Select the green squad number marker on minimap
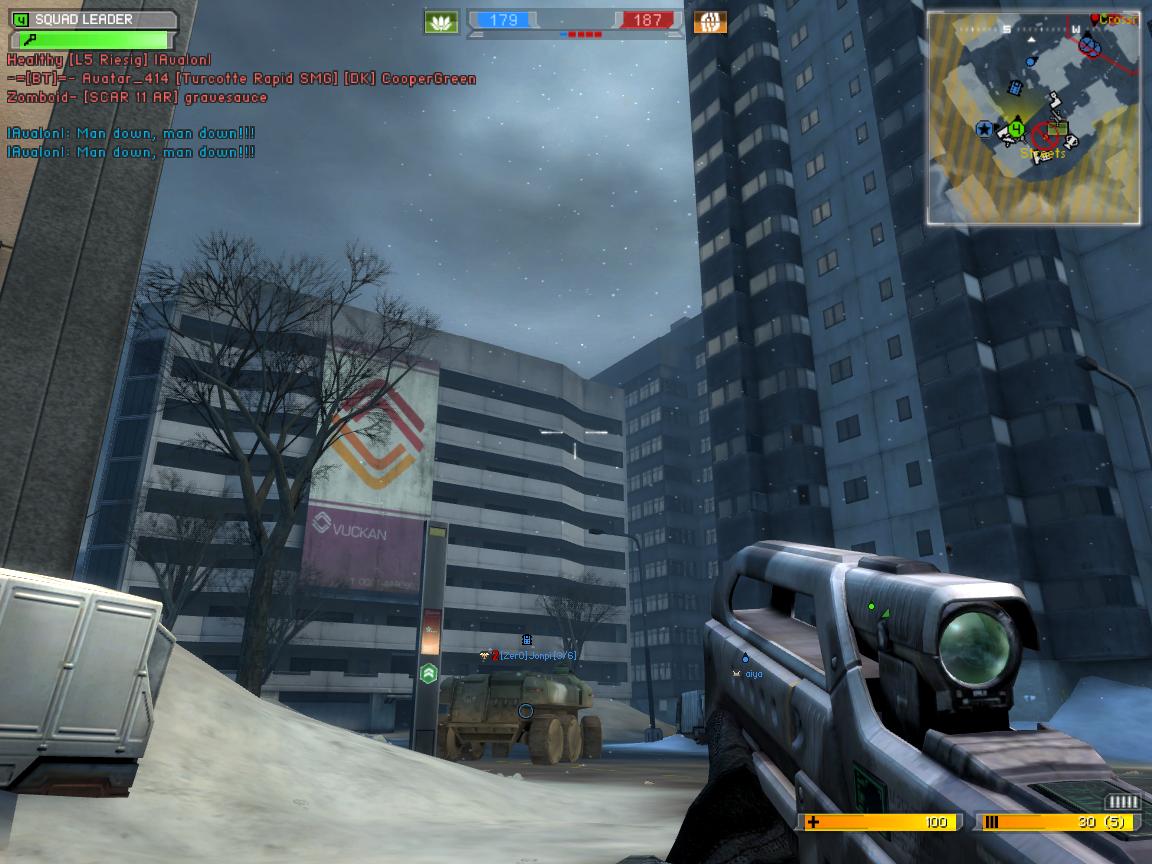1152x864 pixels. click(1017, 127)
